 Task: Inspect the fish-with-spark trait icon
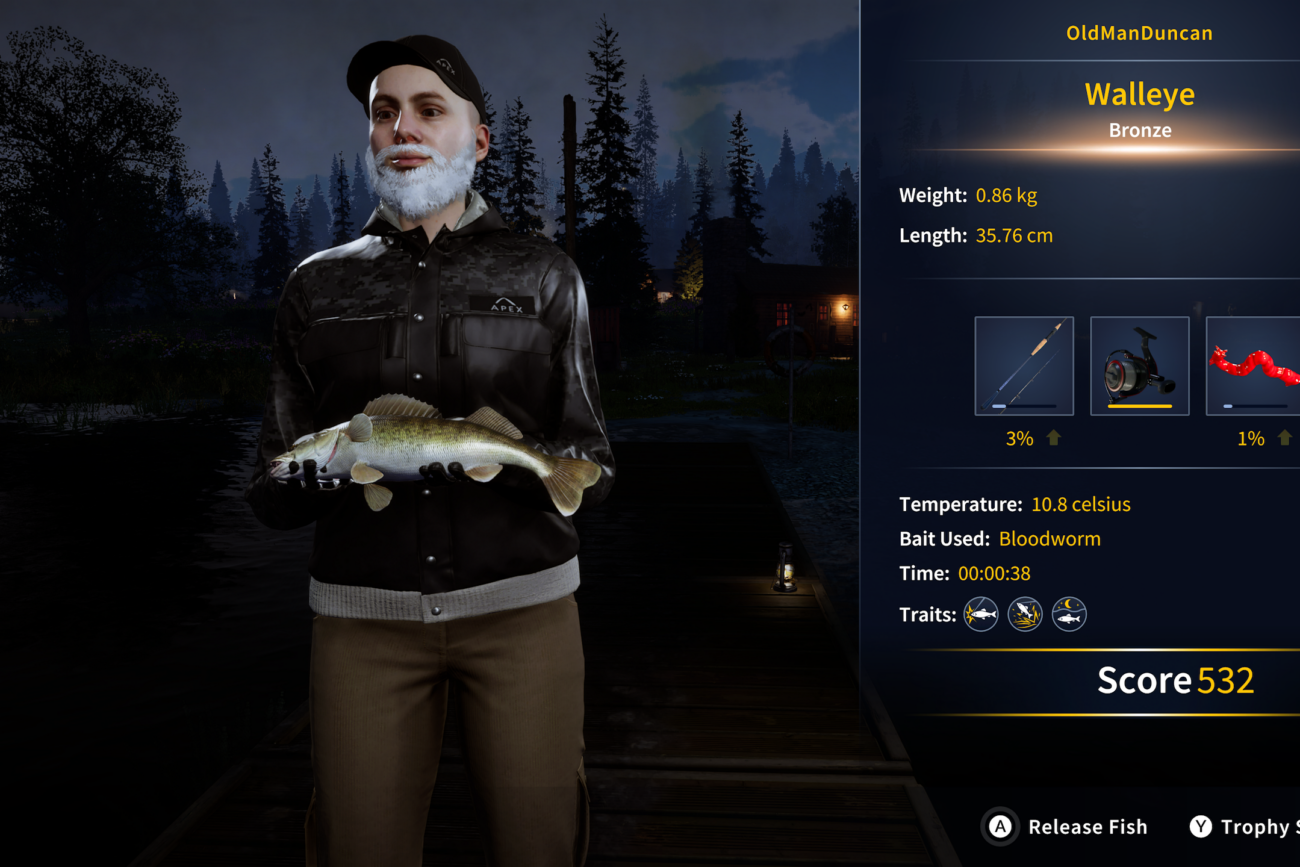tap(980, 614)
